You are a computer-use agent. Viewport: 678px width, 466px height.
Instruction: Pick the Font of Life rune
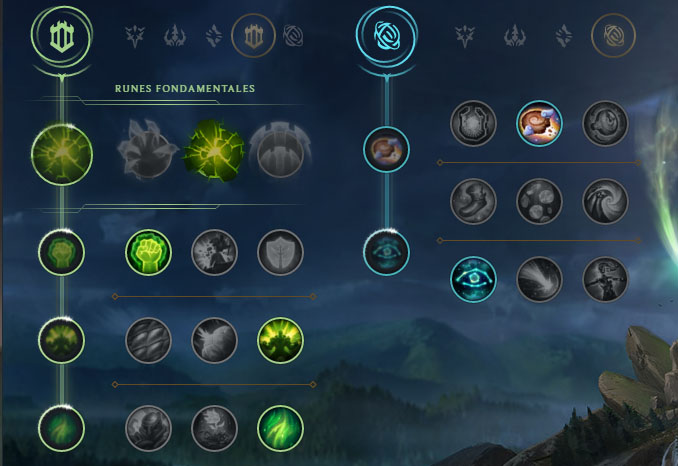214,253
